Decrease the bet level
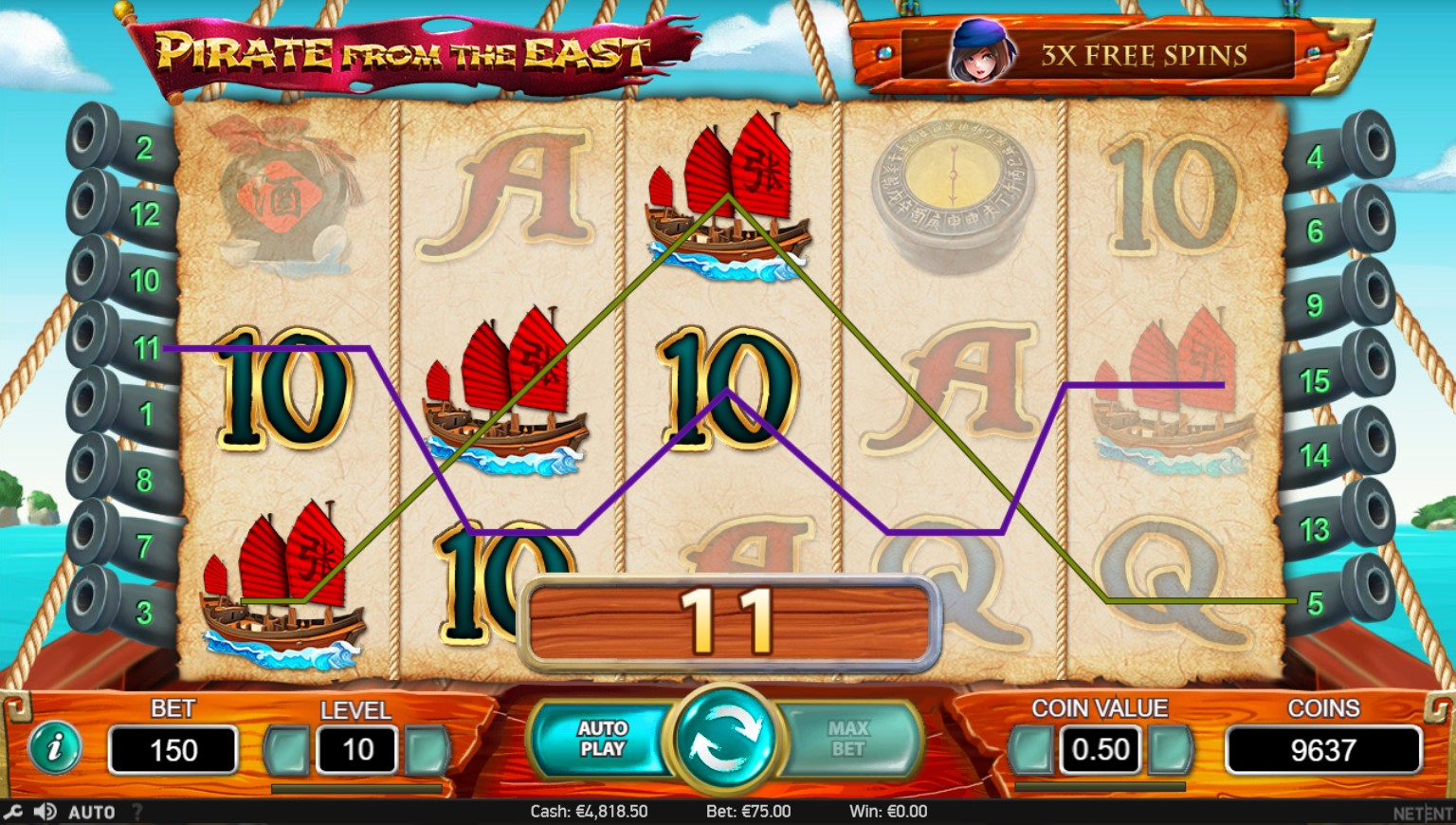The image size is (1456, 825). point(286,750)
